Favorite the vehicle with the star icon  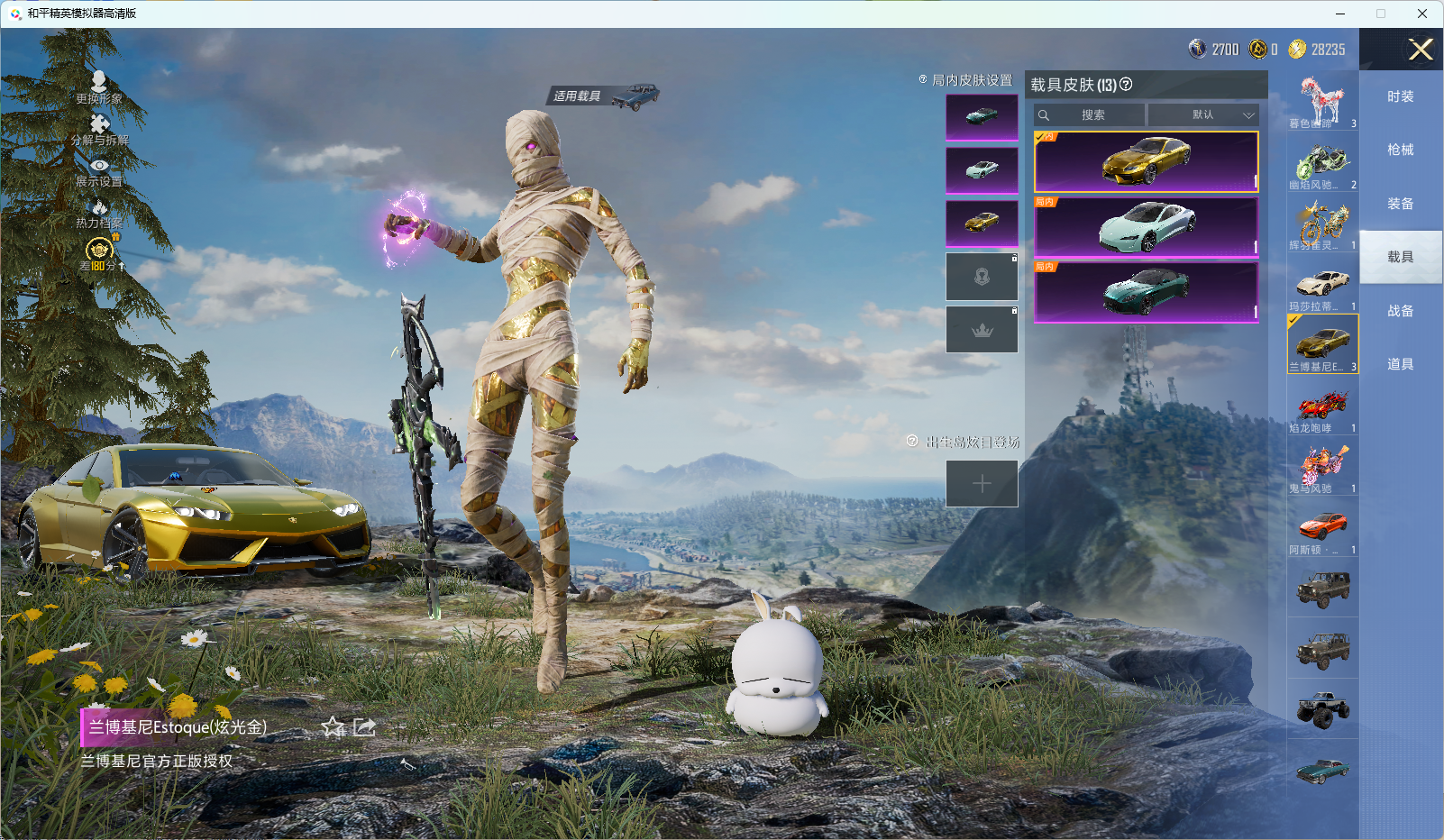tap(334, 727)
